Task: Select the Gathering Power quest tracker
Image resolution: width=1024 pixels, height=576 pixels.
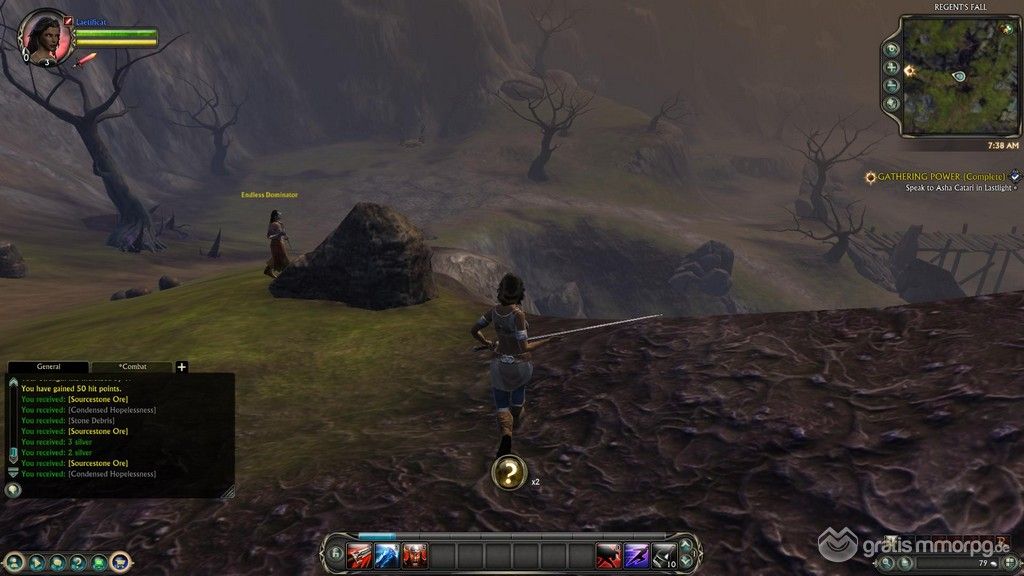Action: point(940,177)
